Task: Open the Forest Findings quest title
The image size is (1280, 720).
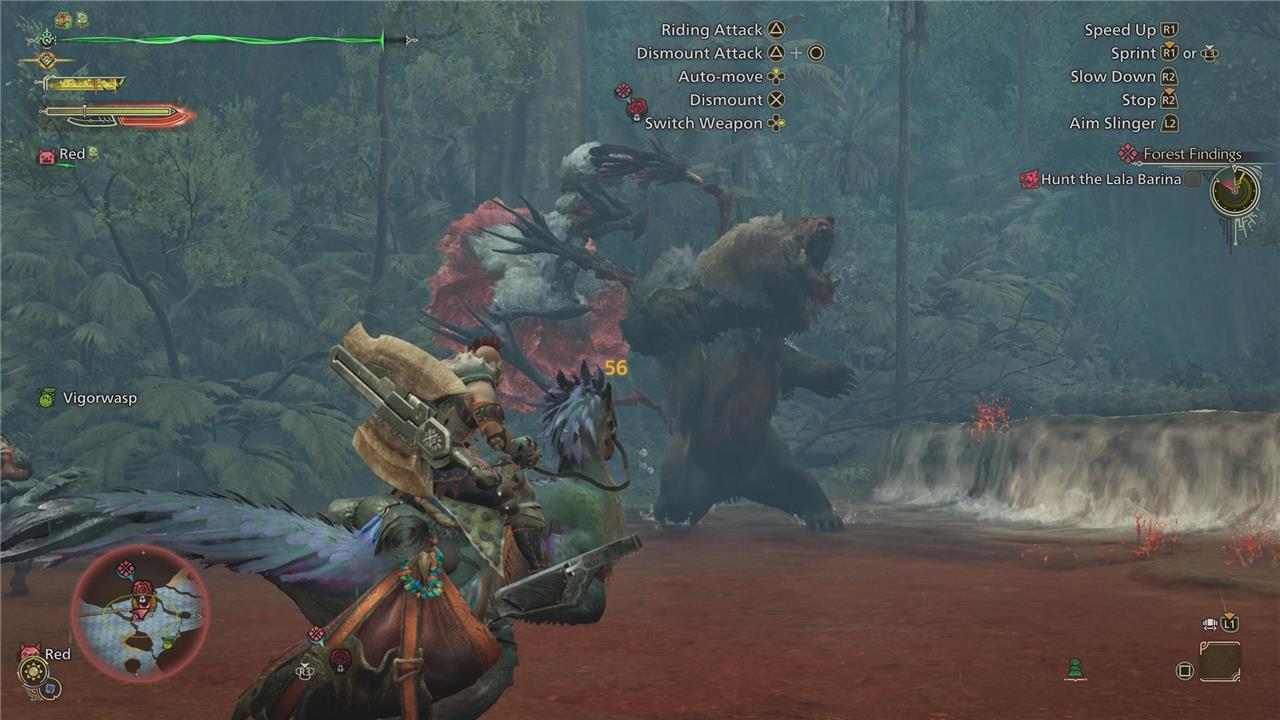Action: pyautogui.click(x=1191, y=154)
